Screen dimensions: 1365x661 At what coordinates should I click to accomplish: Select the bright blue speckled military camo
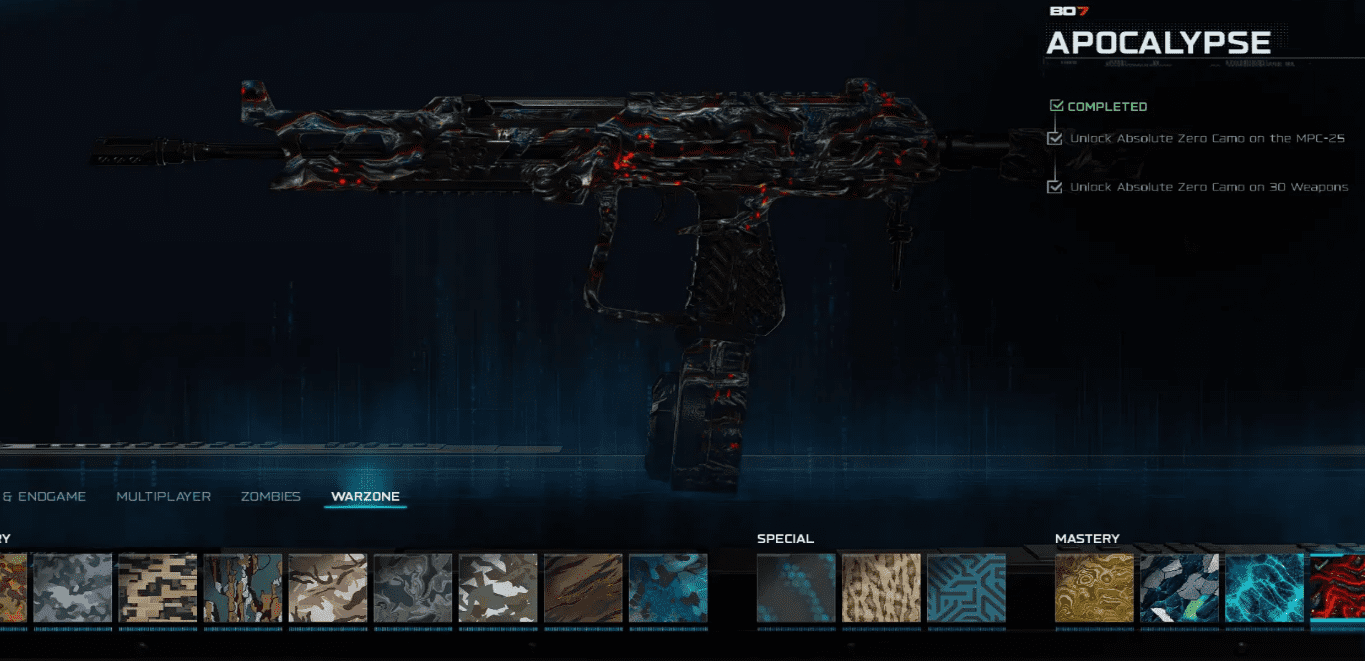pyautogui.click(x=667, y=588)
